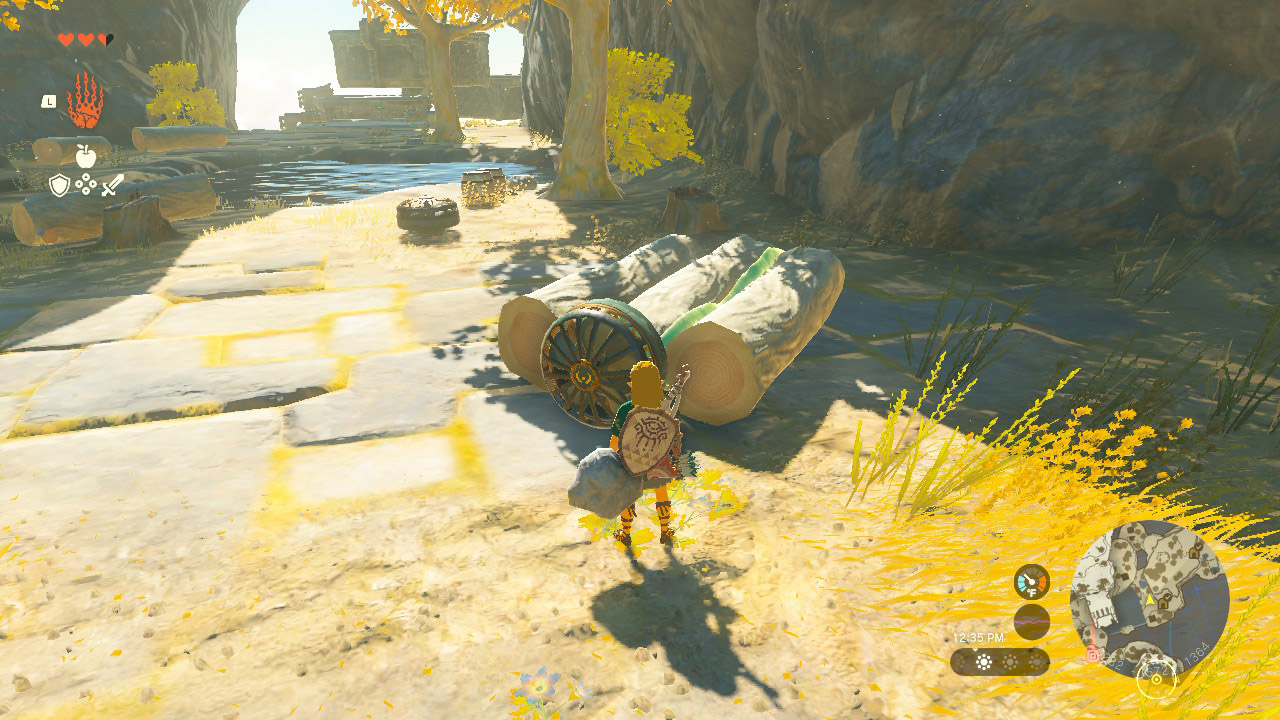Screen dimensions: 1280x720
Task: Toggle the third weather forecast icon
Action: pos(1034,661)
